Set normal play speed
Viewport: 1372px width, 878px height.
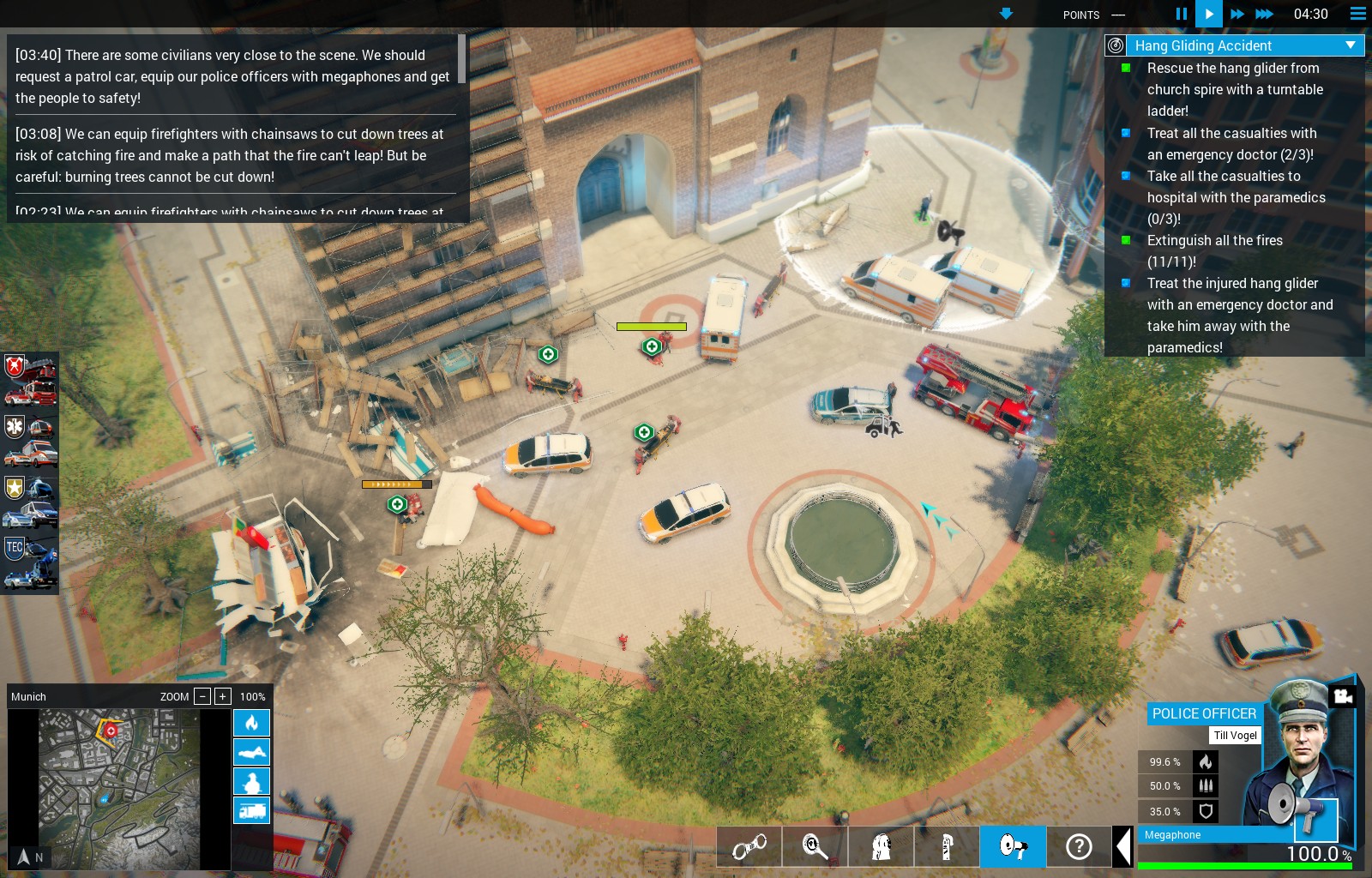point(1208,14)
